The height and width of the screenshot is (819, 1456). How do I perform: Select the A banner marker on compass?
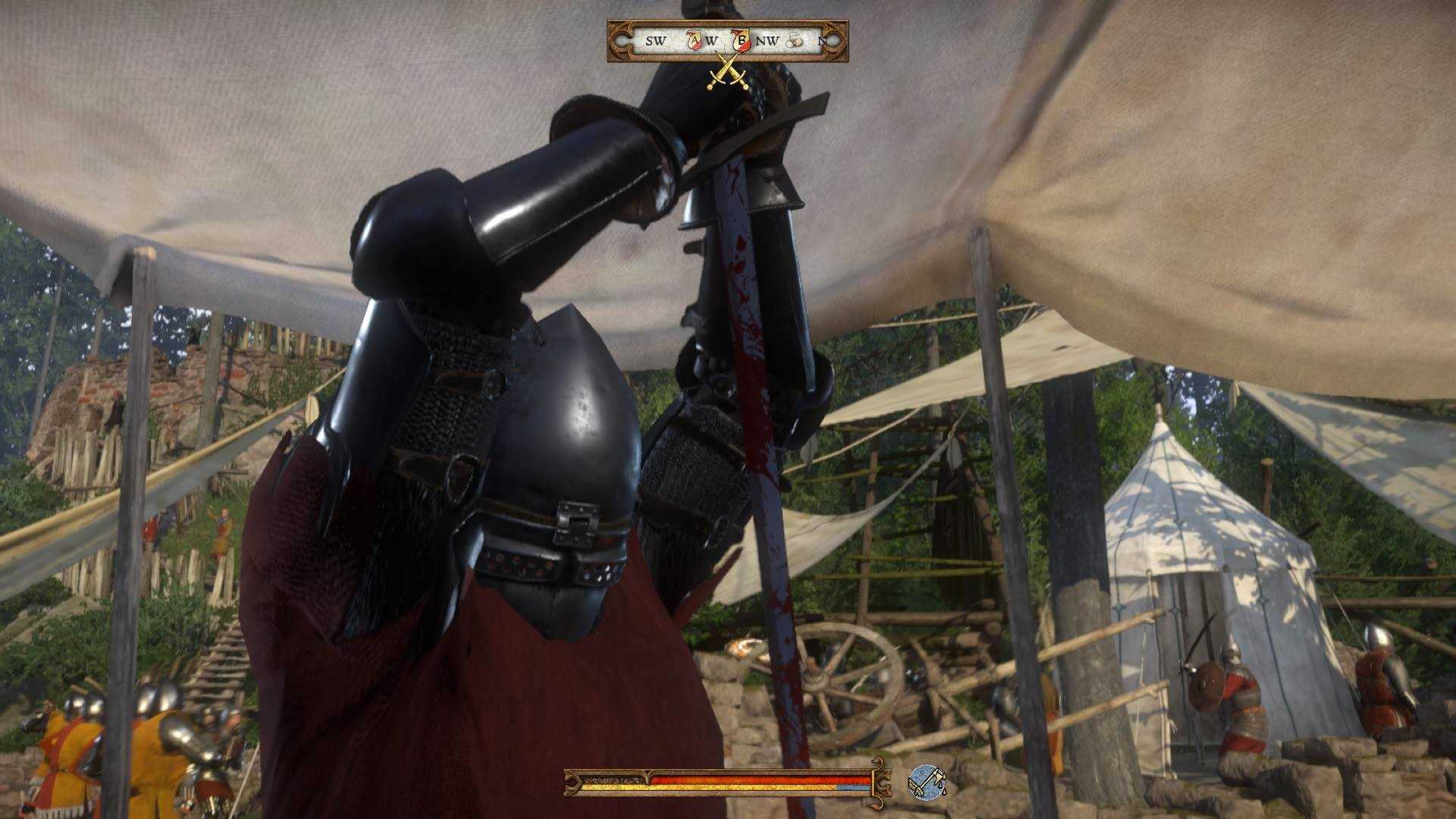click(x=694, y=40)
